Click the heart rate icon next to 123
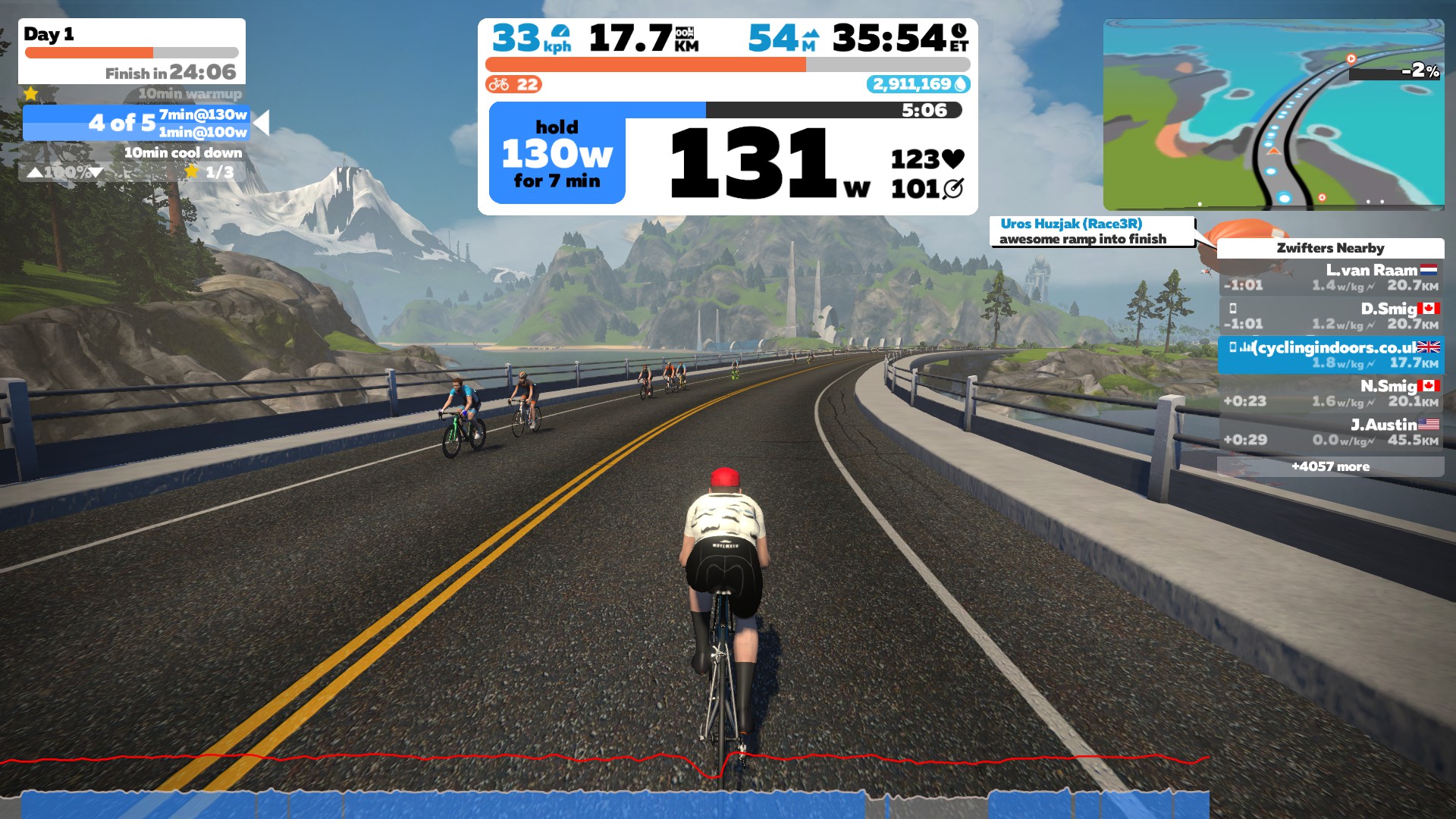Viewport: 1456px width, 819px height. coord(951,157)
